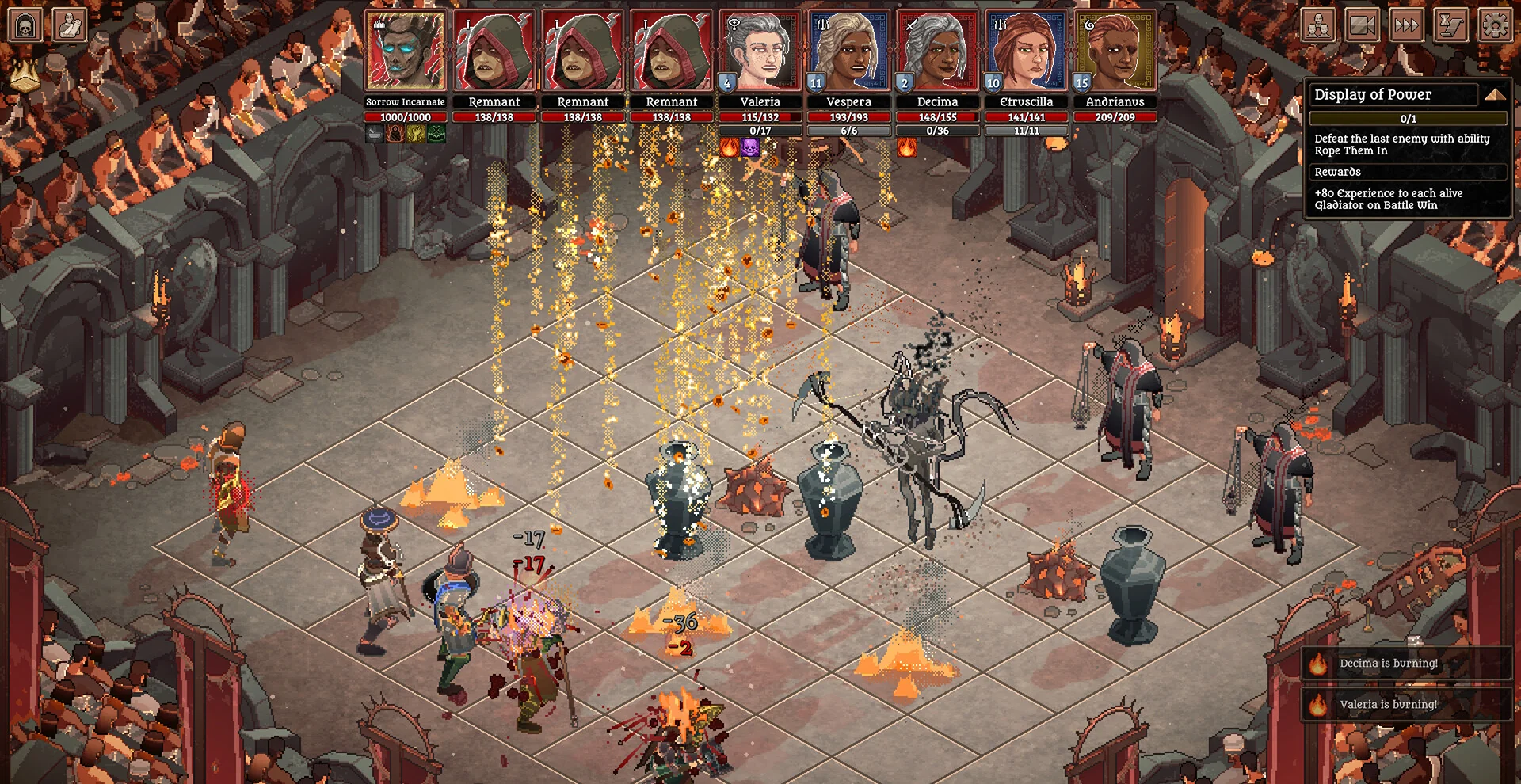
Task: Select Sorrow Incarnate's portrait in turn order
Action: click(405, 51)
